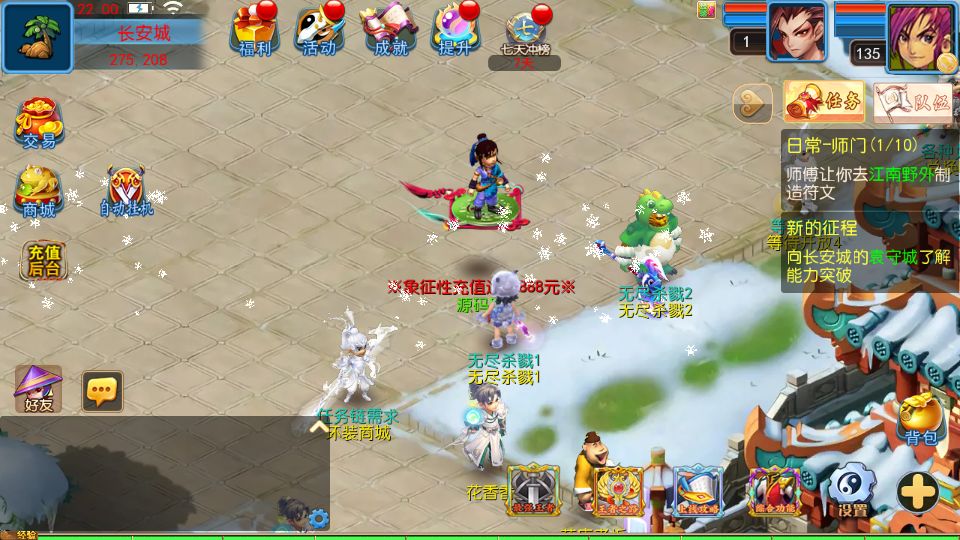Open the 充值后台 recharge panel
960x540 pixels.
[x=43, y=261]
